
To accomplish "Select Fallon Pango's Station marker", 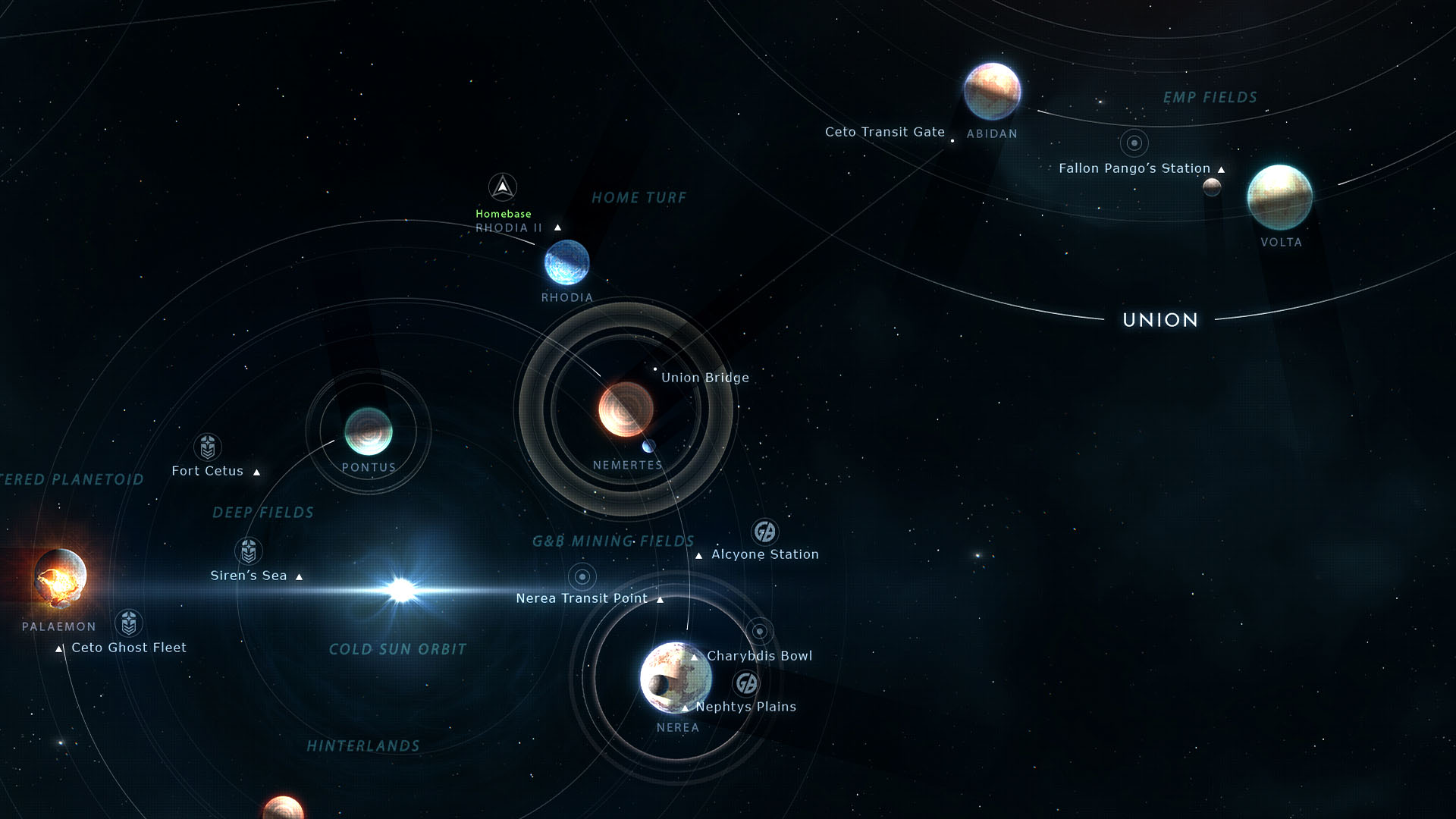I will [1134, 143].
